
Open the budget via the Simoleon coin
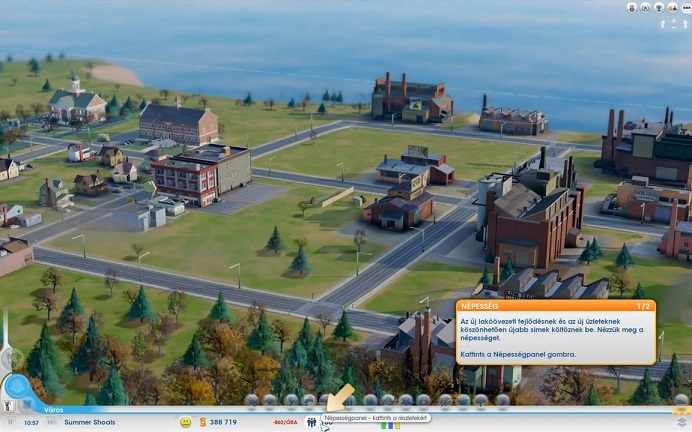[203, 422]
